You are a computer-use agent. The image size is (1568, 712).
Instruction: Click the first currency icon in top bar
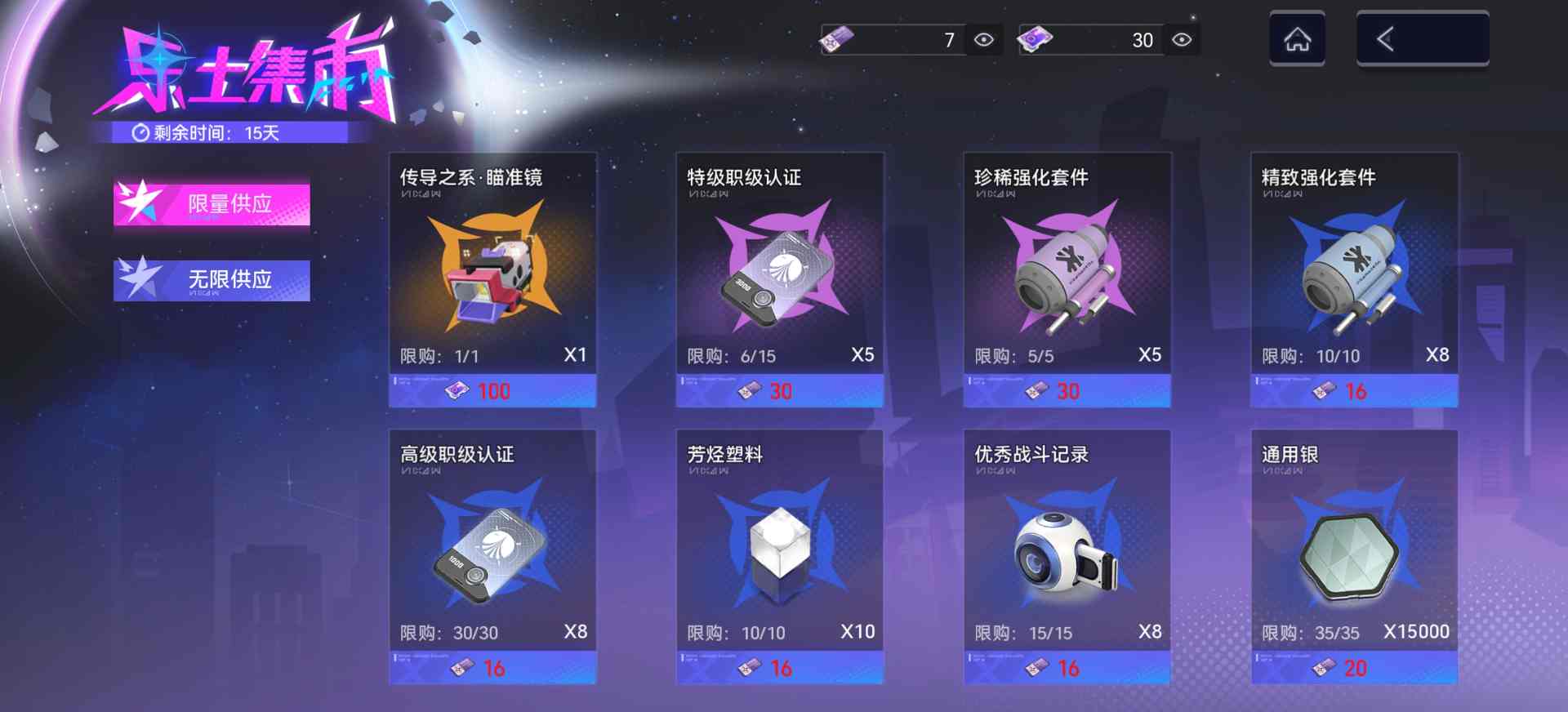[x=838, y=39]
